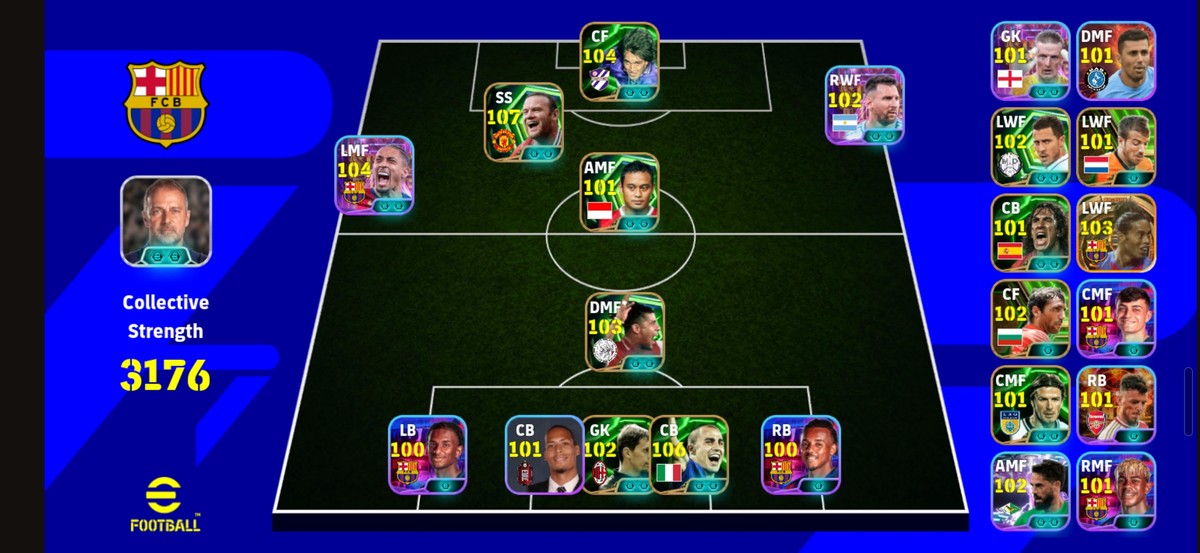The image size is (1200, 553).
Task: Select the substitute GK 101 card
Action: click(x=1030, y=60)
